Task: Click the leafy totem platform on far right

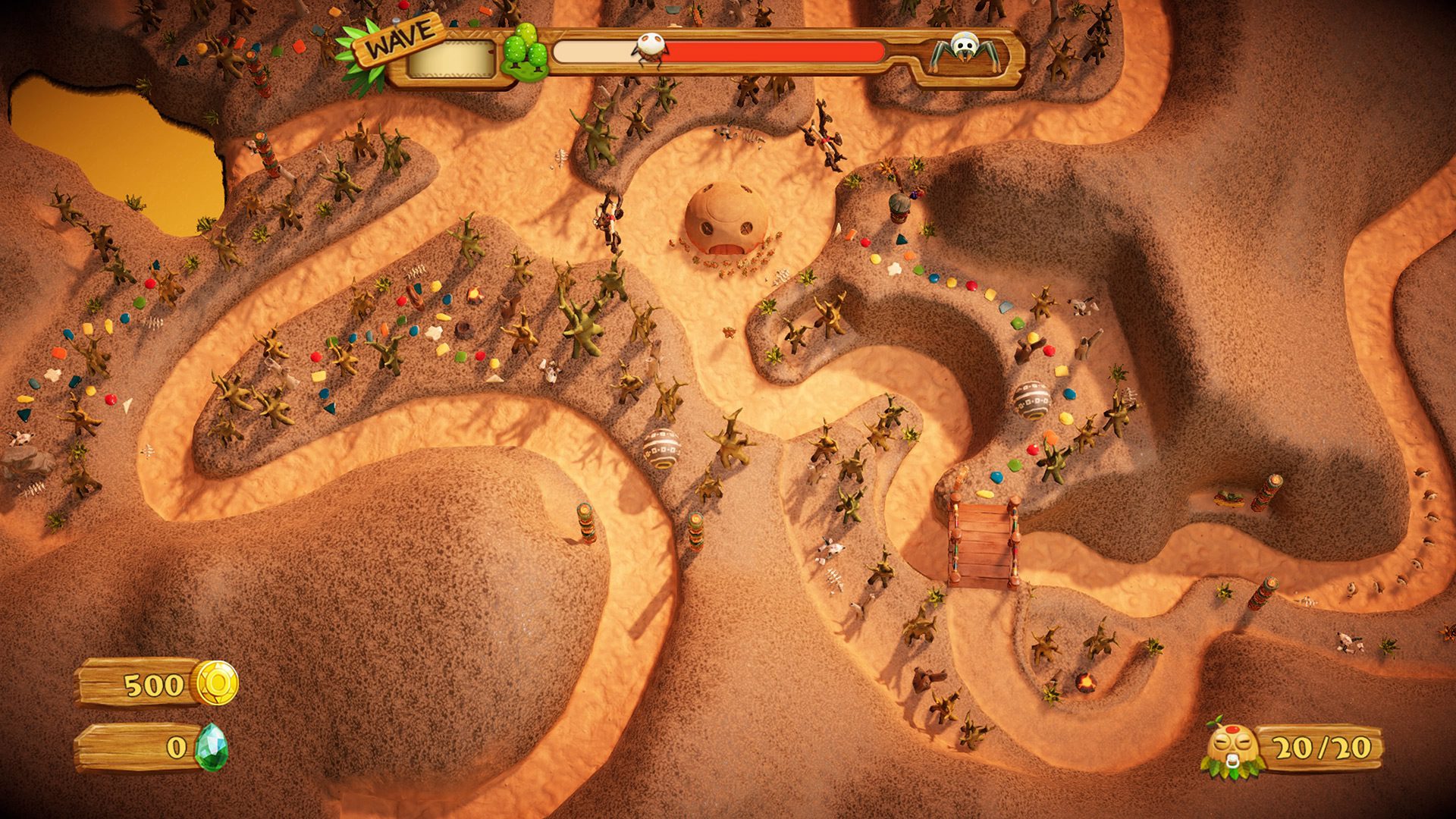Action: [1228, 499]
